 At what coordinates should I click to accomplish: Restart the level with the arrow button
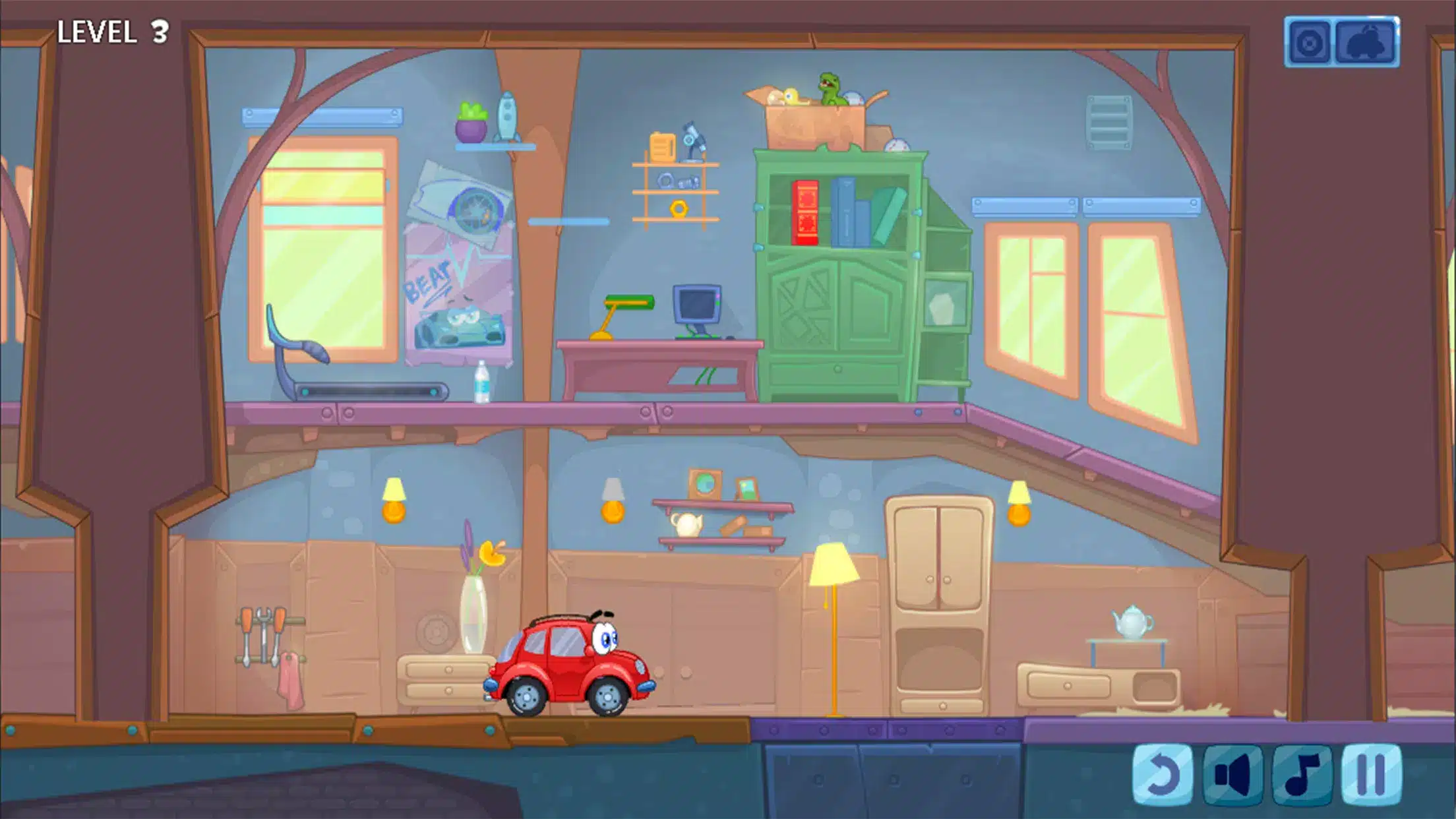coord(1162,775)
